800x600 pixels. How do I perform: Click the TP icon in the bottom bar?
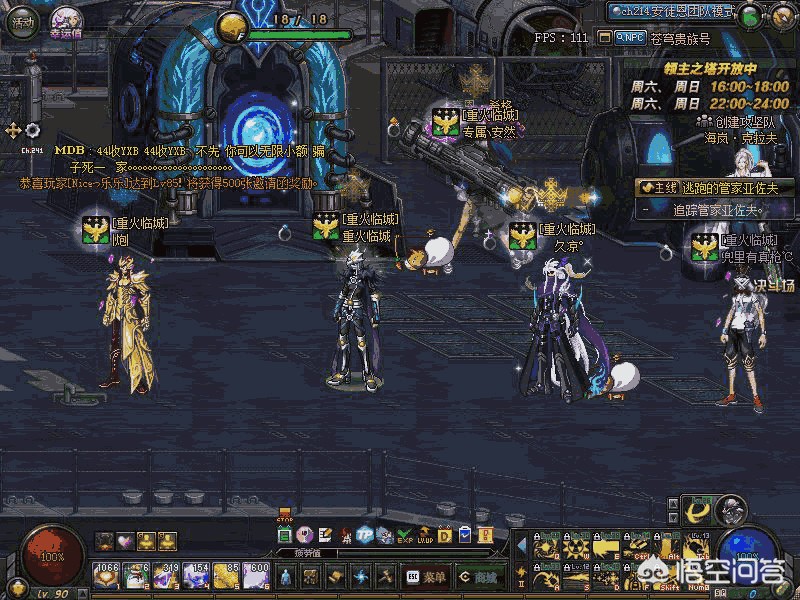pyautogui.click(x=365, y=535)
